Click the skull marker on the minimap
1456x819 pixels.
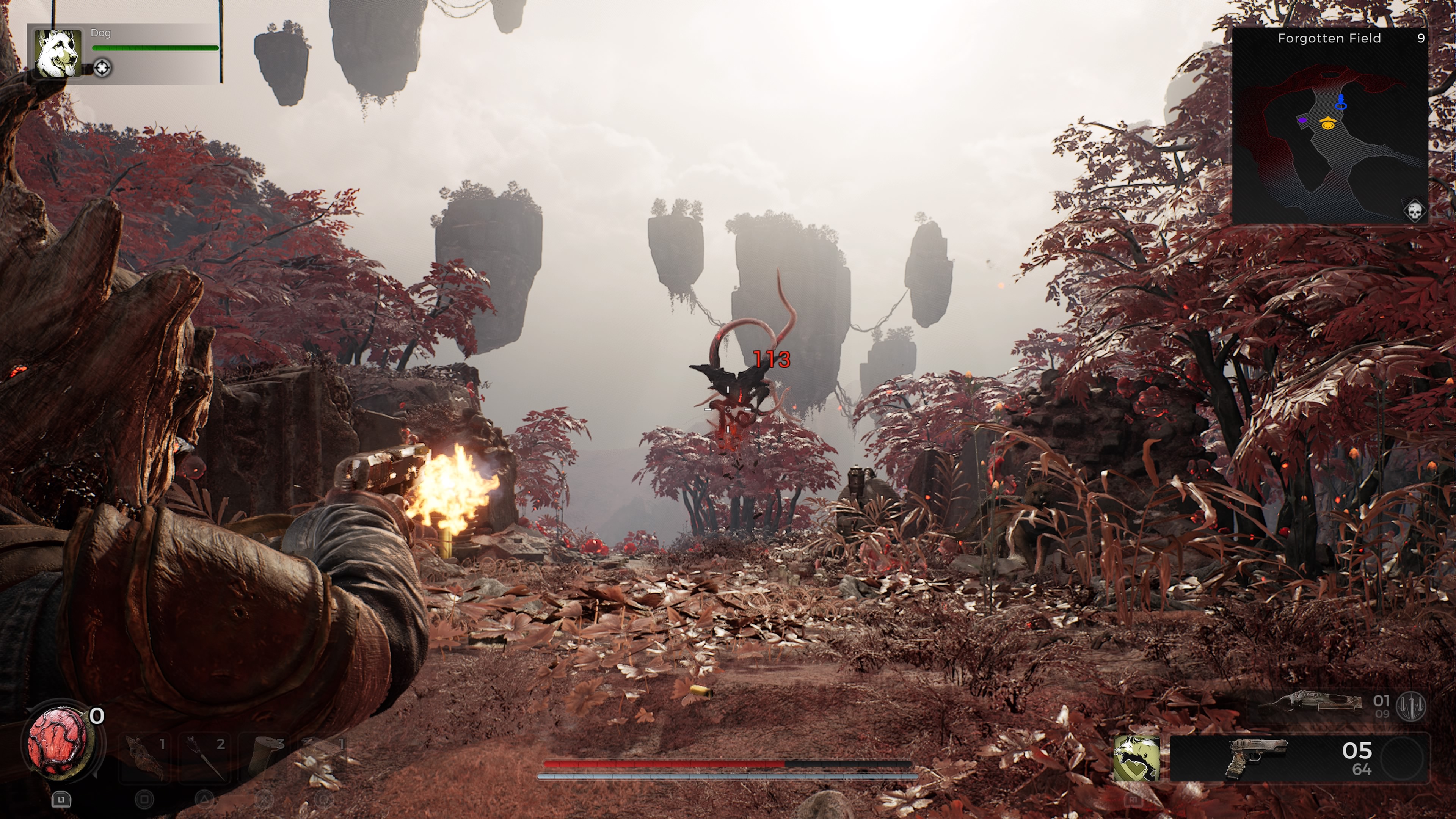[x=1414, y=212]
